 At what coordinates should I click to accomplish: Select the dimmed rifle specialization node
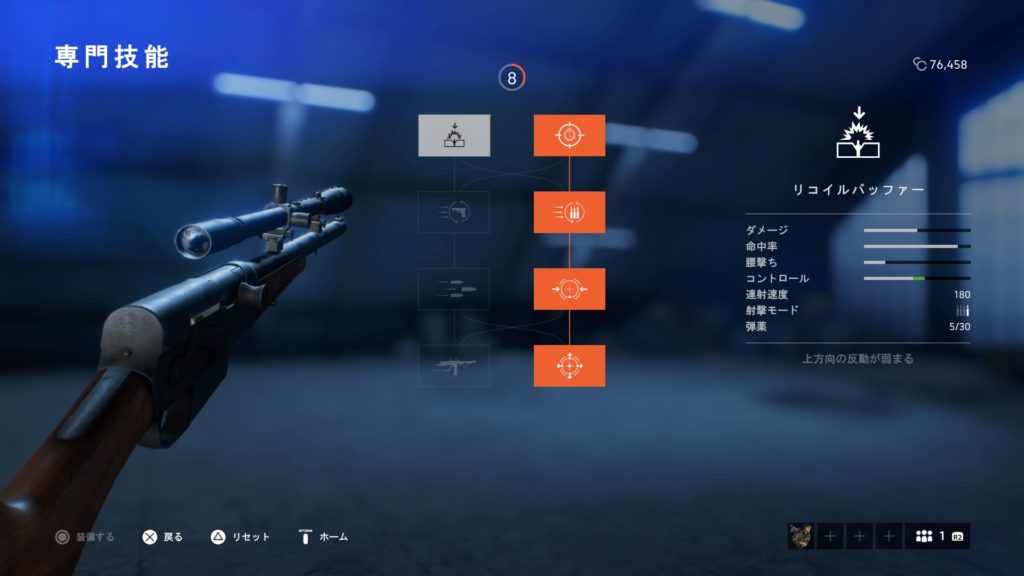click(454, 366)
